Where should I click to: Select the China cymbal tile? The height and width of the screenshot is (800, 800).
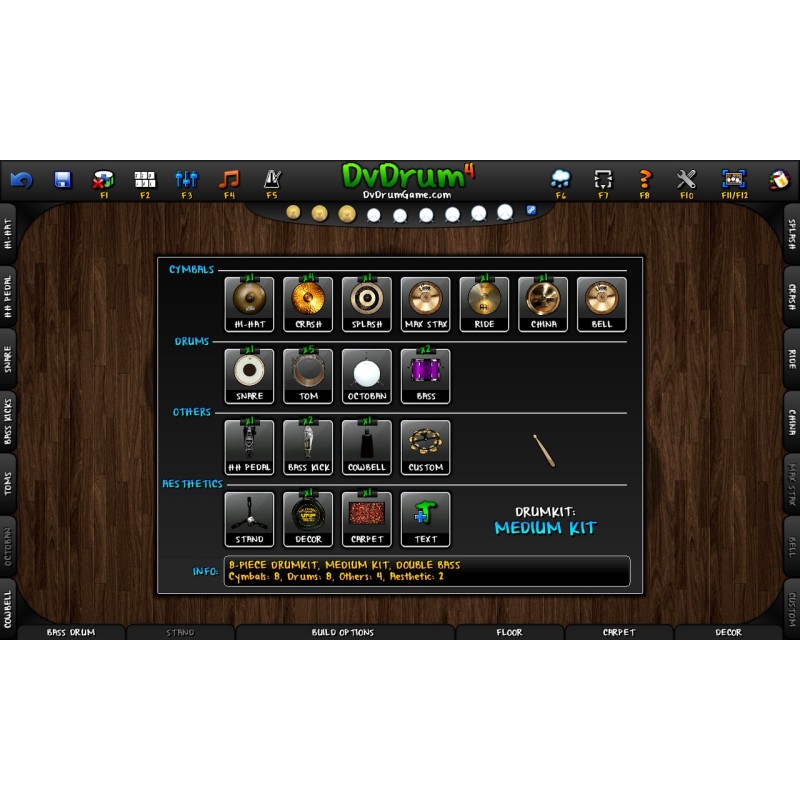(543, 303)
